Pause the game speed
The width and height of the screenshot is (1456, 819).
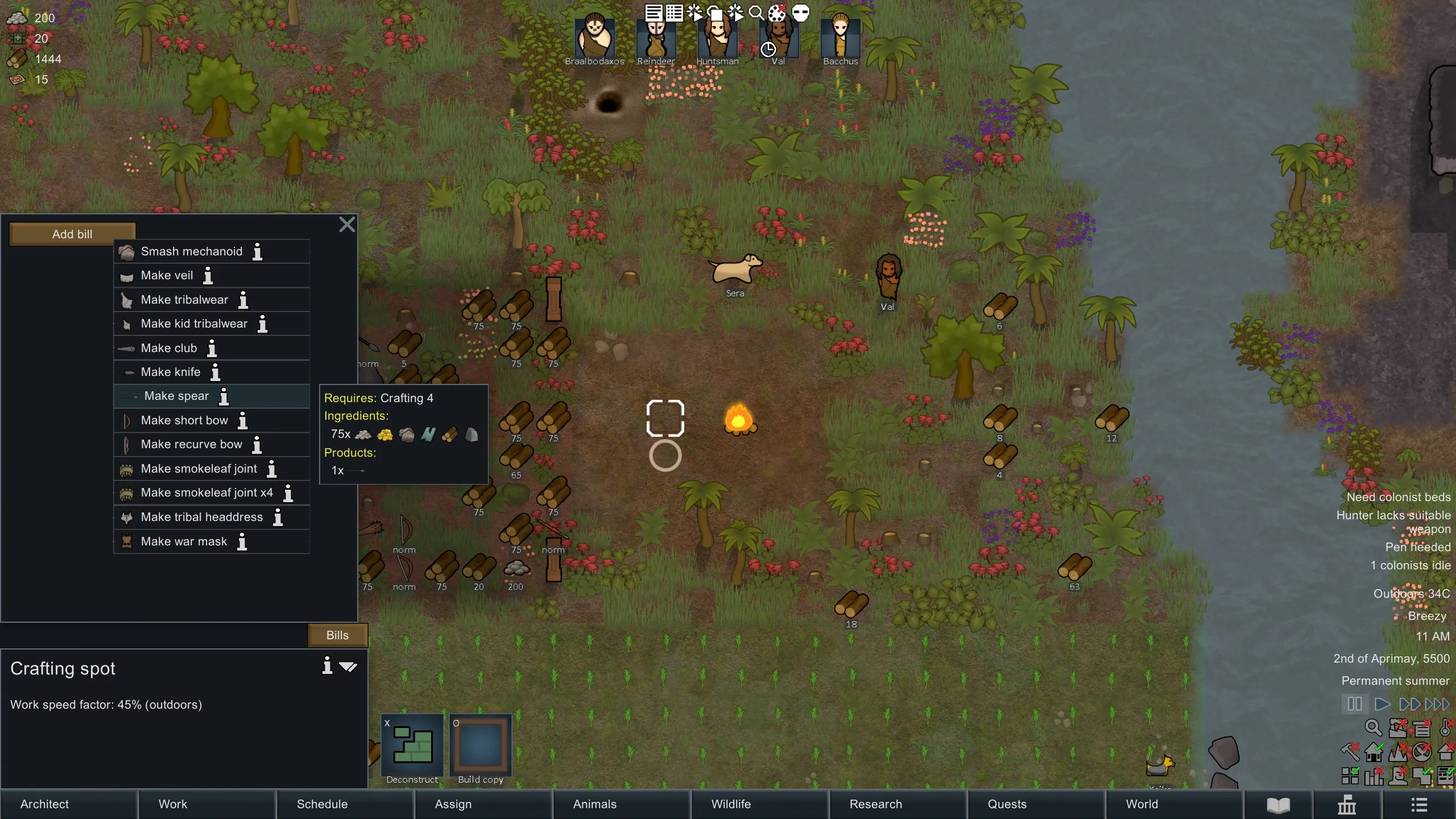pos(1354,704)
